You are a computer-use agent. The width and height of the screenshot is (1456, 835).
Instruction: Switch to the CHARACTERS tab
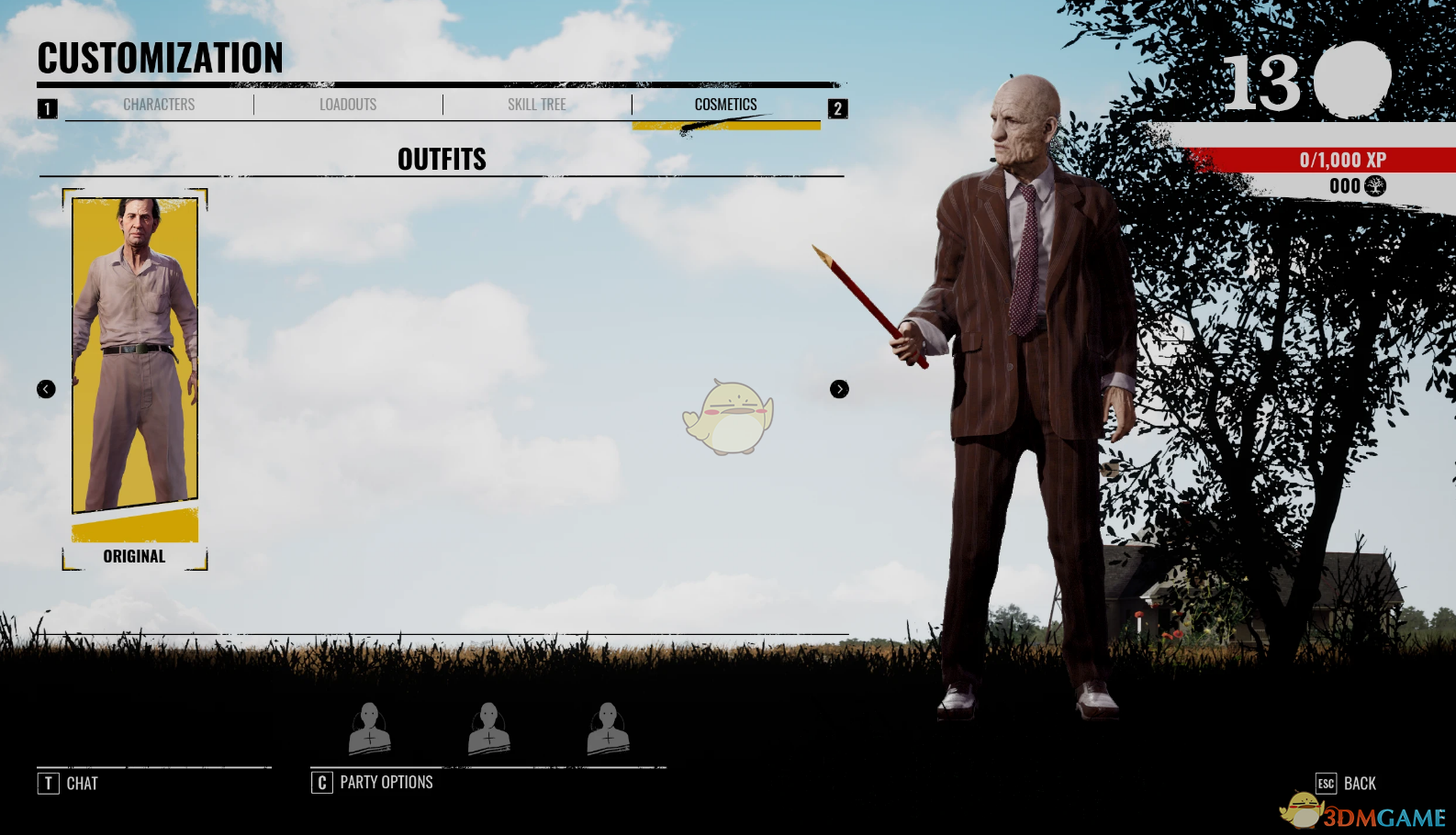coord(158,104)
